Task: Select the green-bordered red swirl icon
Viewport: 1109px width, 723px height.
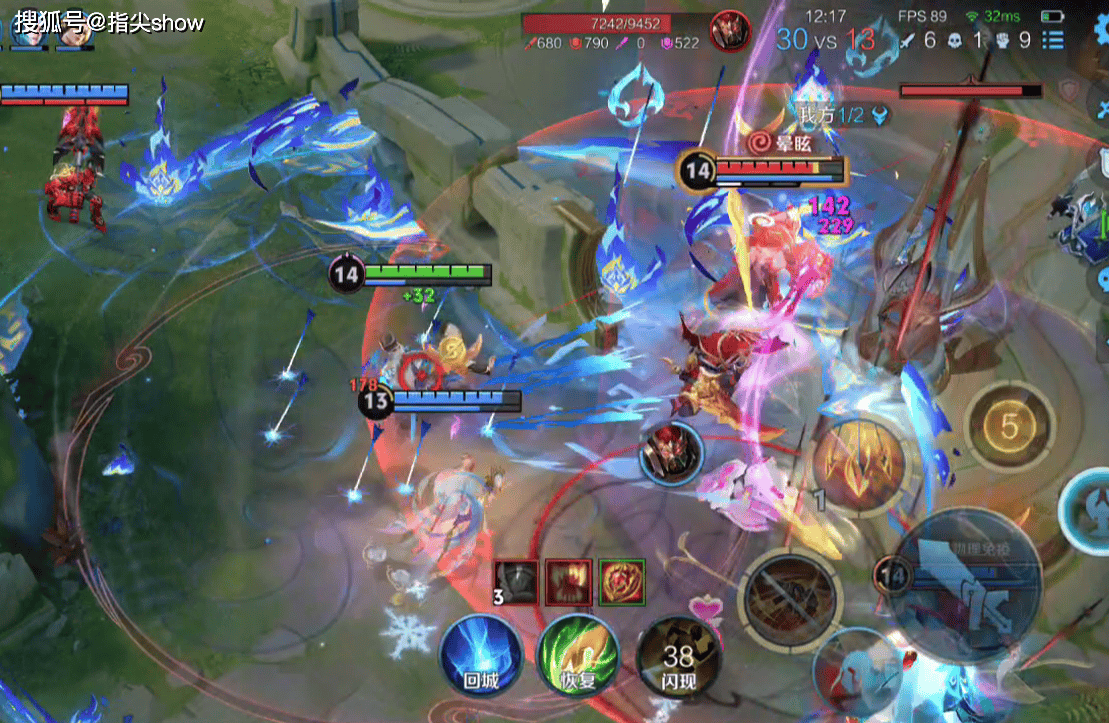Action: point(621,582)
